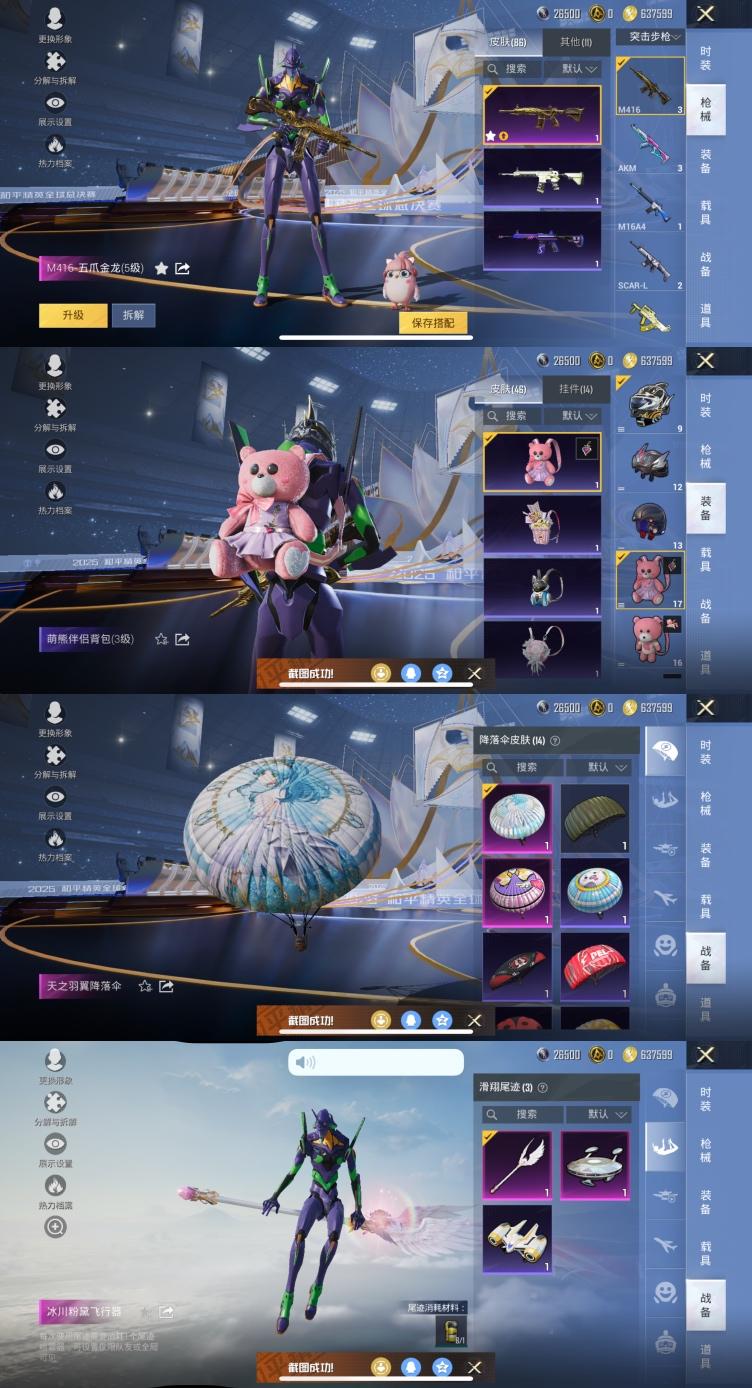
Task: Open the 尾迹消耗材料 material slot
Action: tap(450, 1330)
